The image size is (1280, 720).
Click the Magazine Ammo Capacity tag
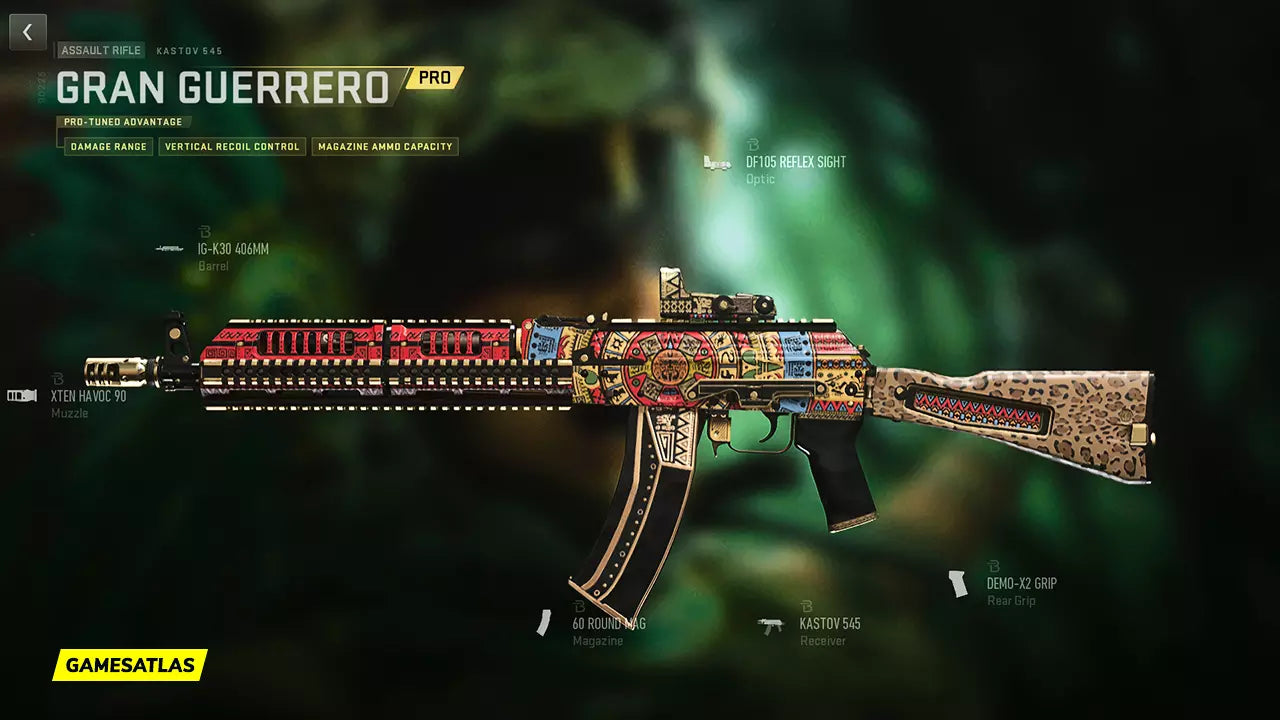[385, 147]
